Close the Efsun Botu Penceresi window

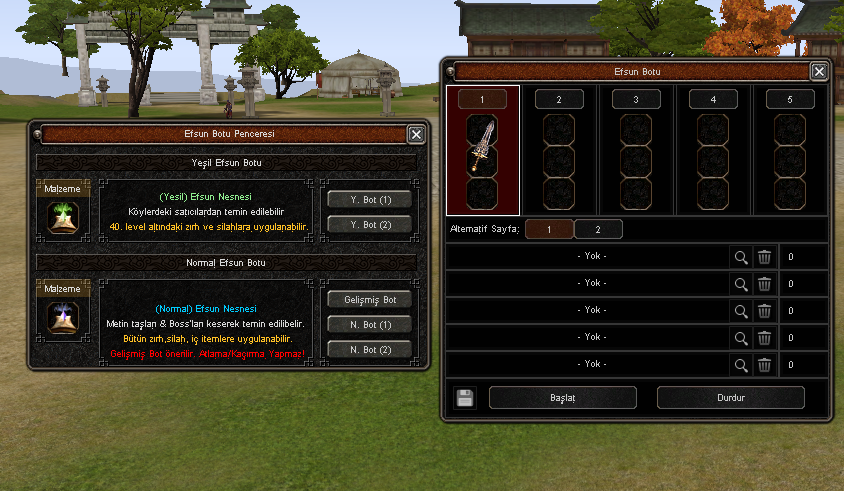click(416, 134)
